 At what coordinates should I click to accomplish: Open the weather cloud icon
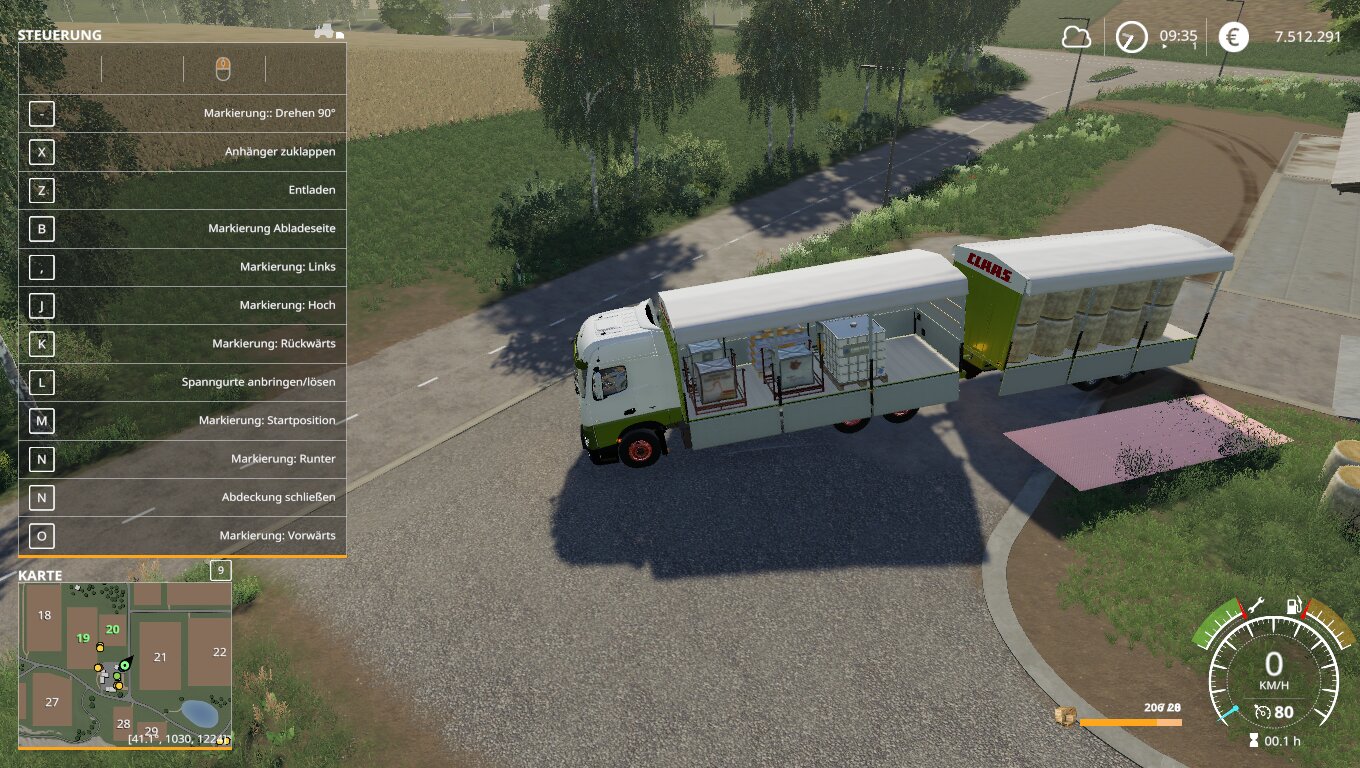click(x=1076, y=38)
